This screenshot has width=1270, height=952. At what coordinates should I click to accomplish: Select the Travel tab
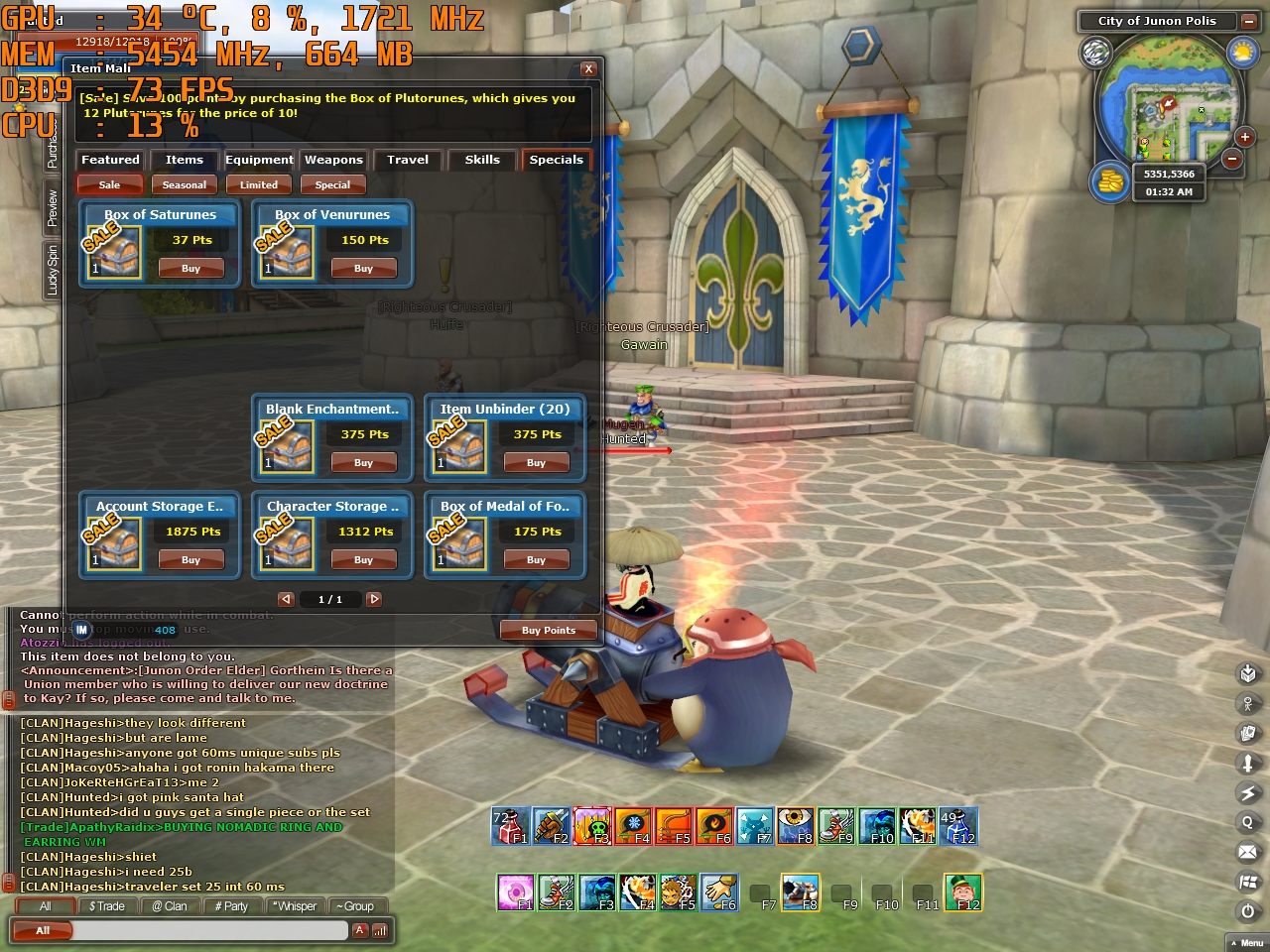(x=408, y=160)
